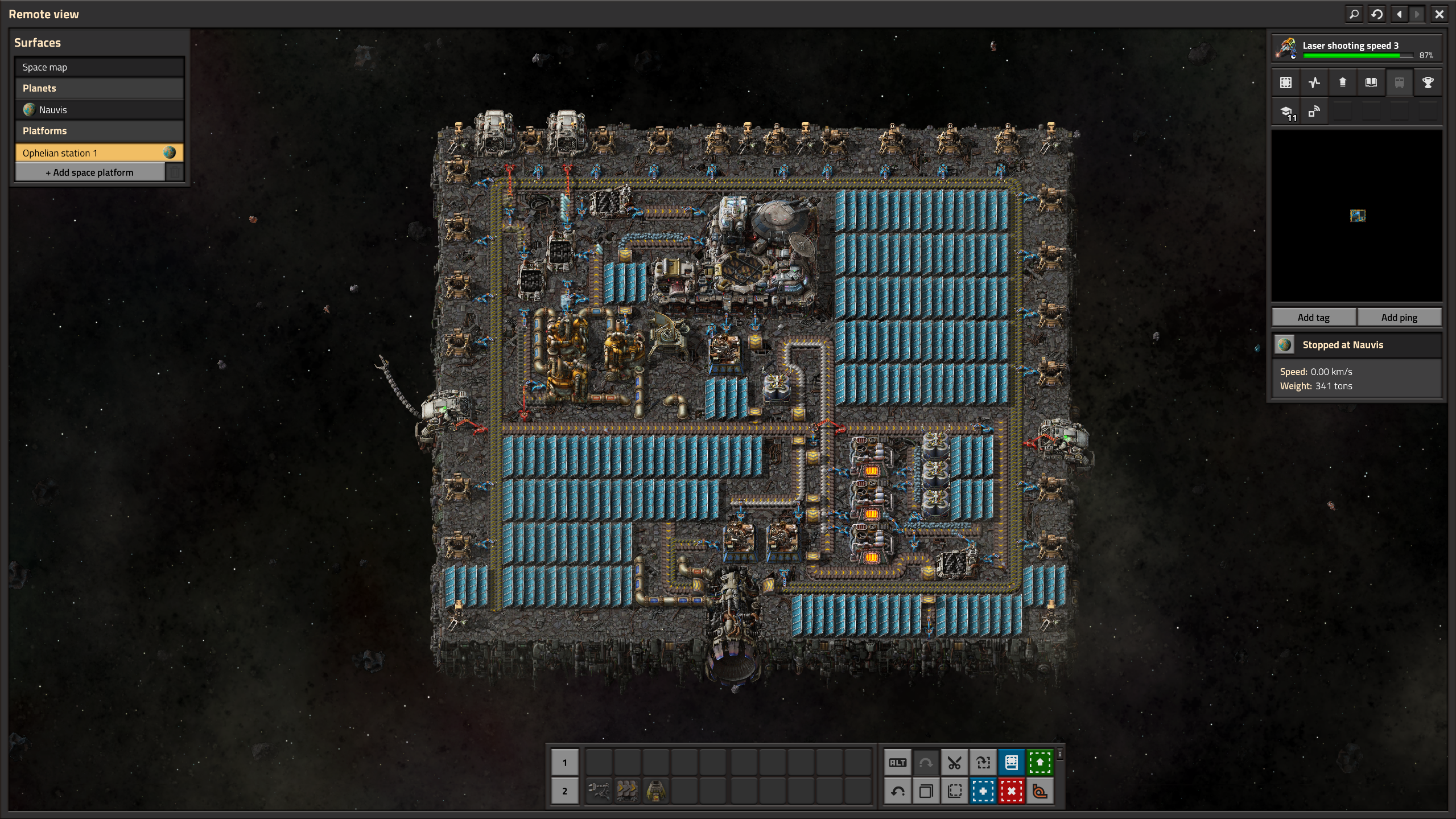Click the minimap showing the platform
The image size is (1456, 819).
[x=1356, y=216]
